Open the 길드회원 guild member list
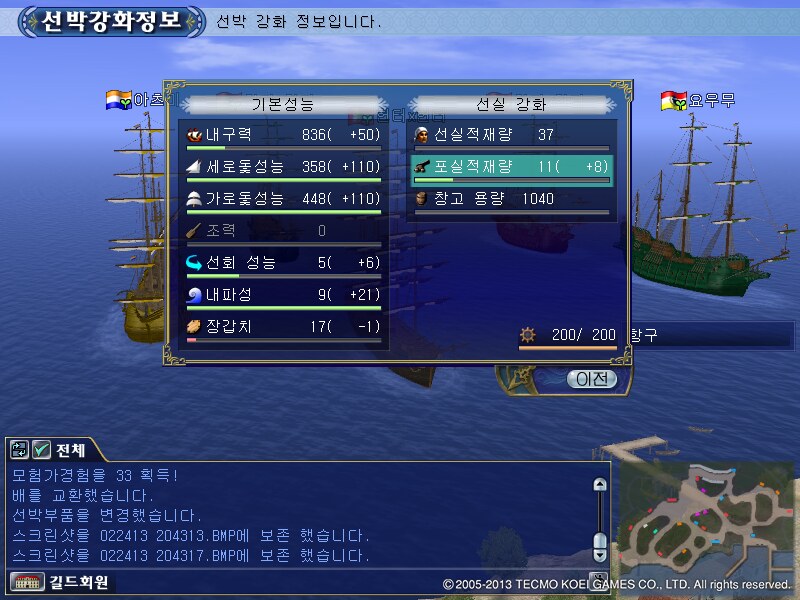This screenshot has height=600, width=800. 61,582
